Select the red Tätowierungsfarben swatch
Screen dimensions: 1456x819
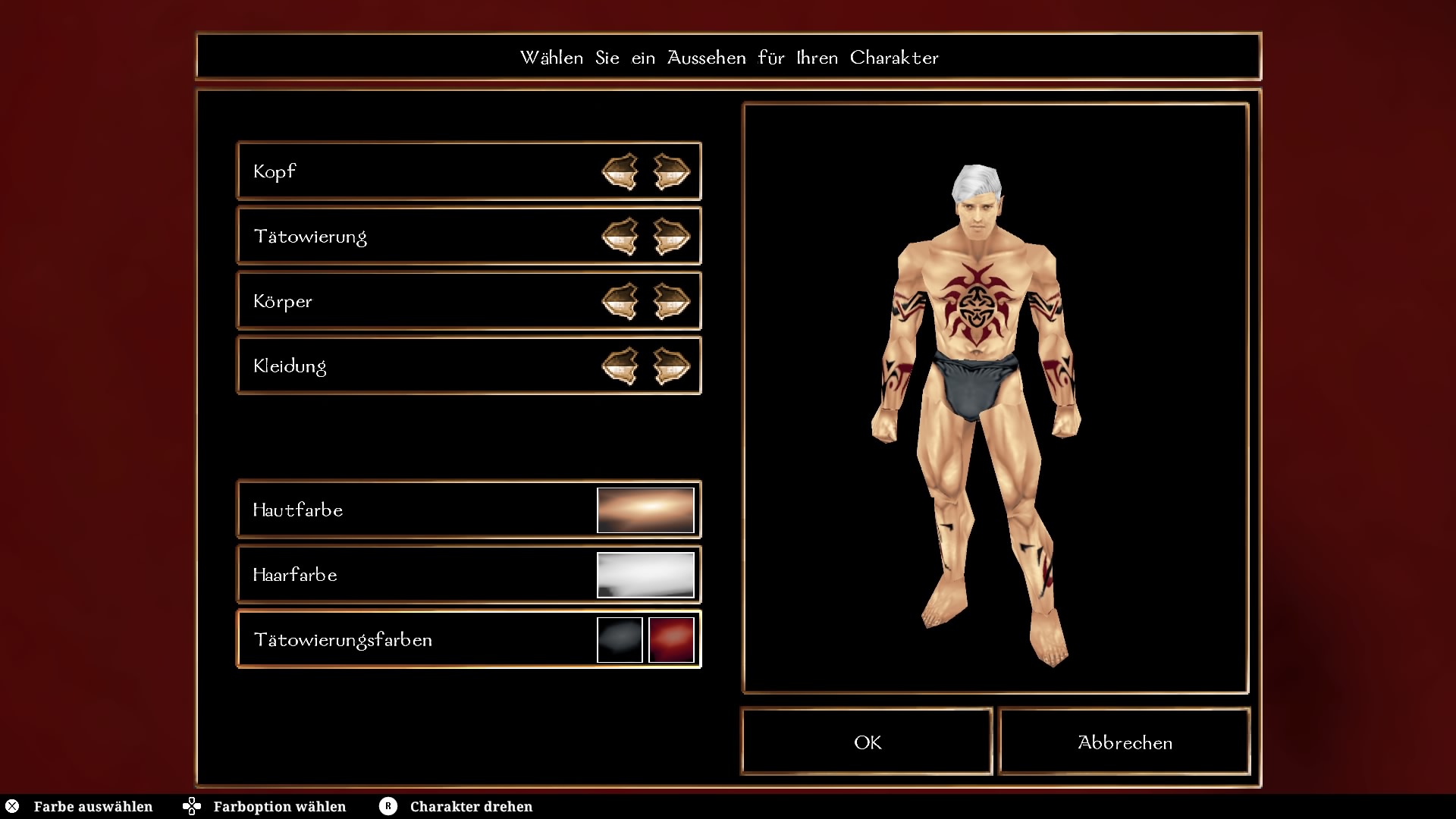[671, 640]
